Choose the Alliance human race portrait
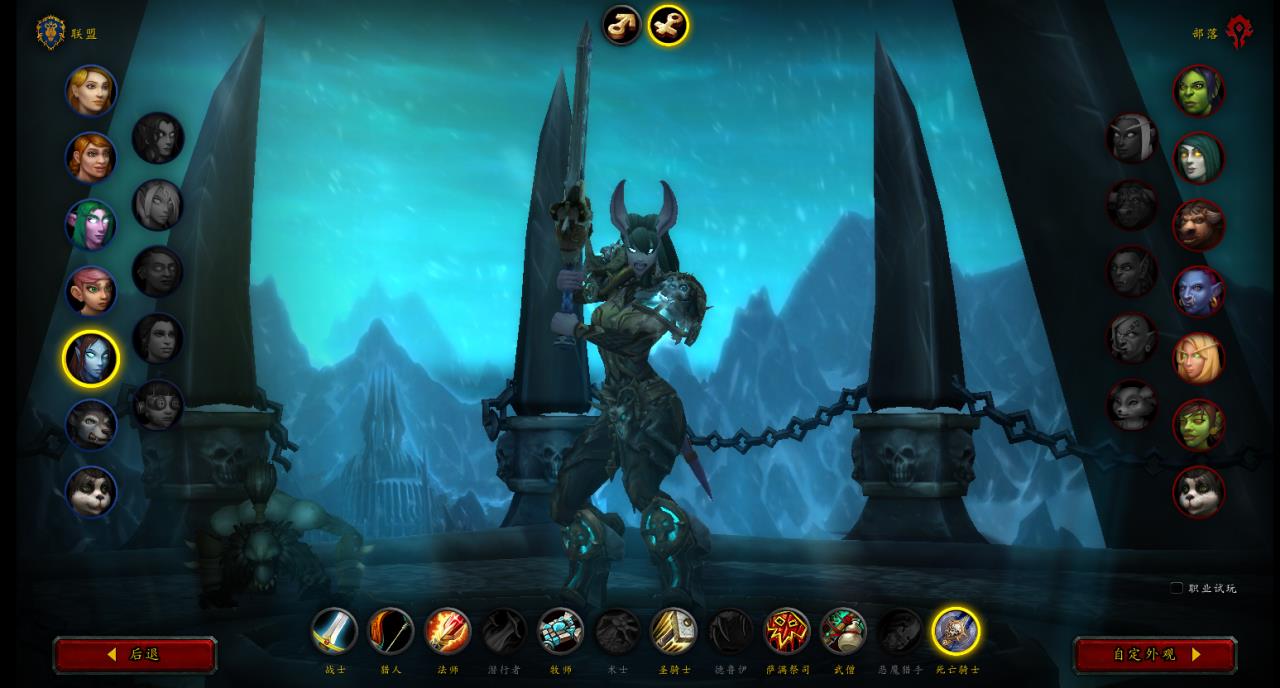The image size is (1280, 688). (91, 91)
